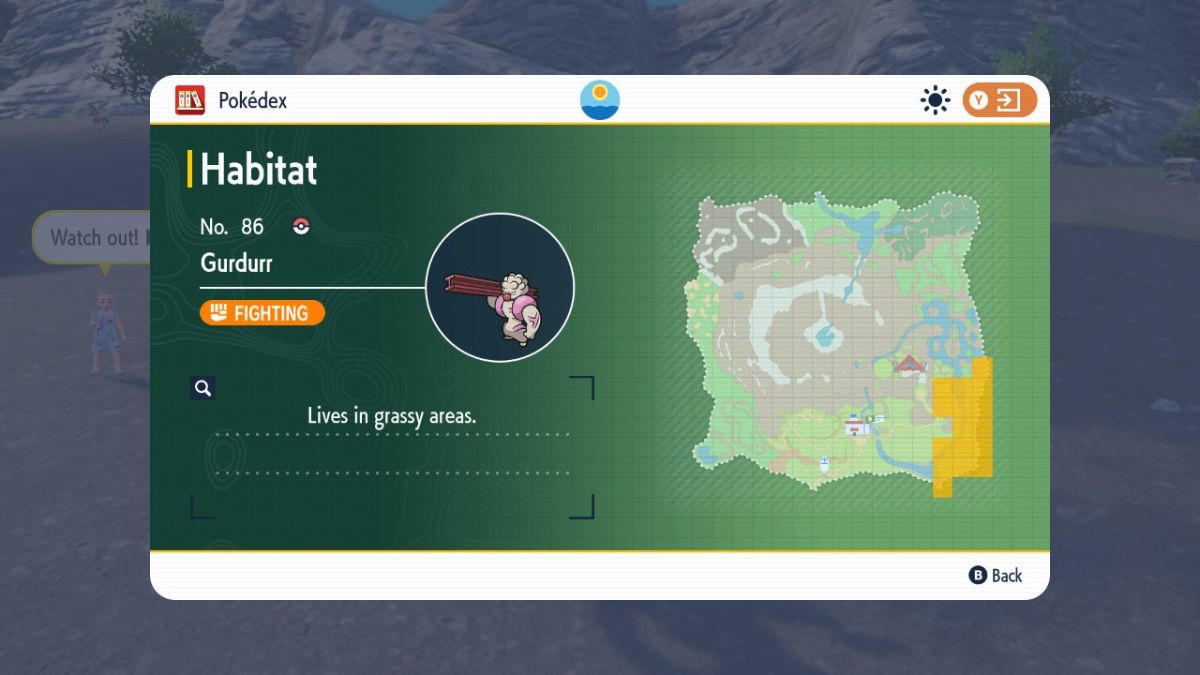1200x675 pixels.
Task: Go Back from the habitat page
Action: [996, 575]
